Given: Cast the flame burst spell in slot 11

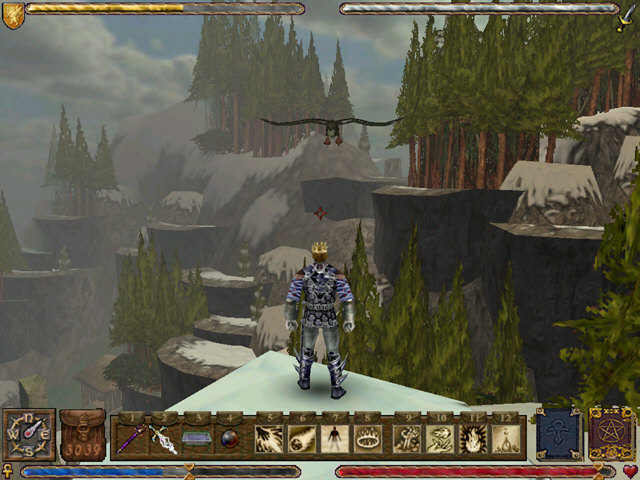Looking at the screenshot, I should 474,438.
